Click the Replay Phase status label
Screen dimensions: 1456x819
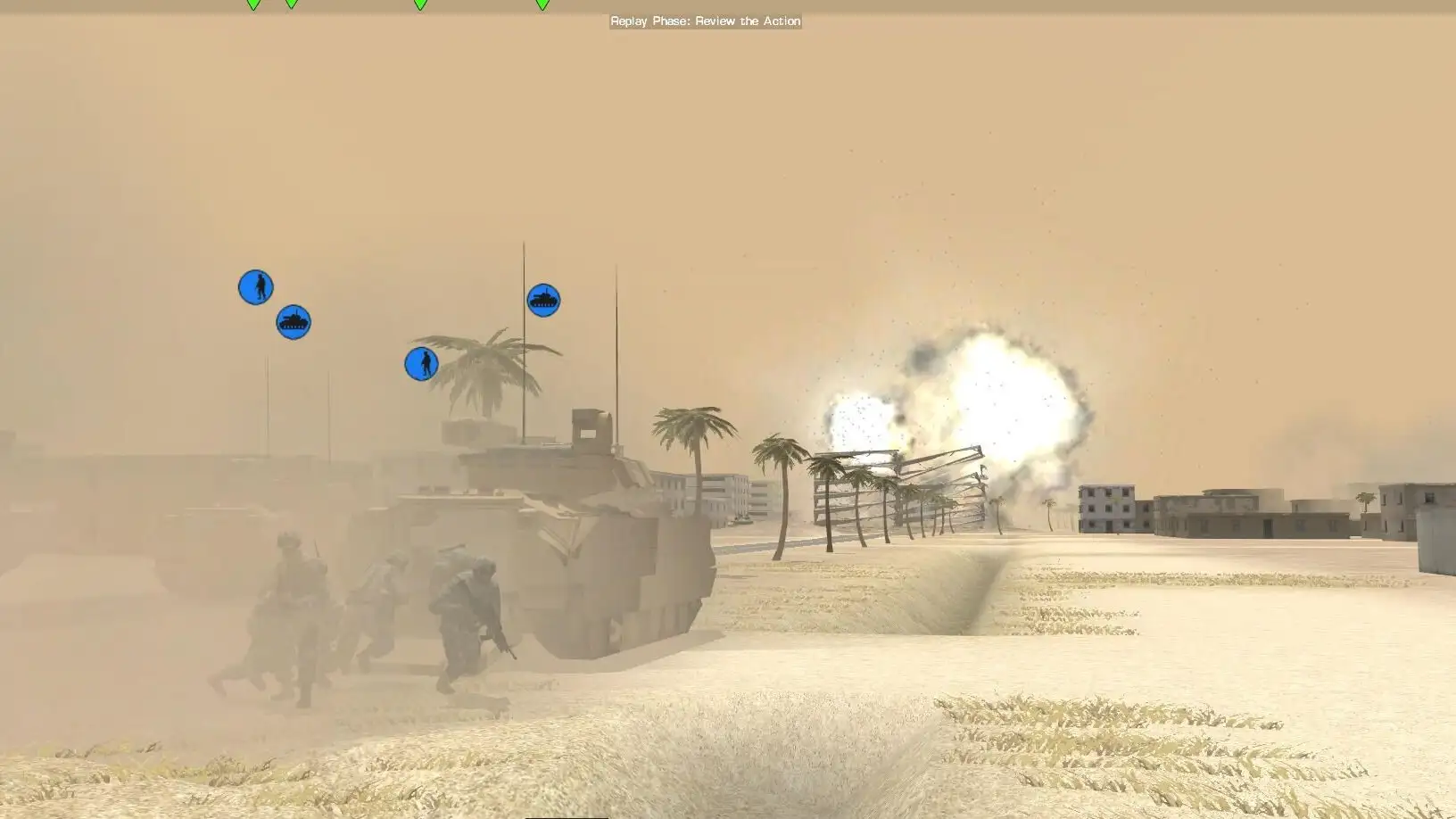(704, 21)
